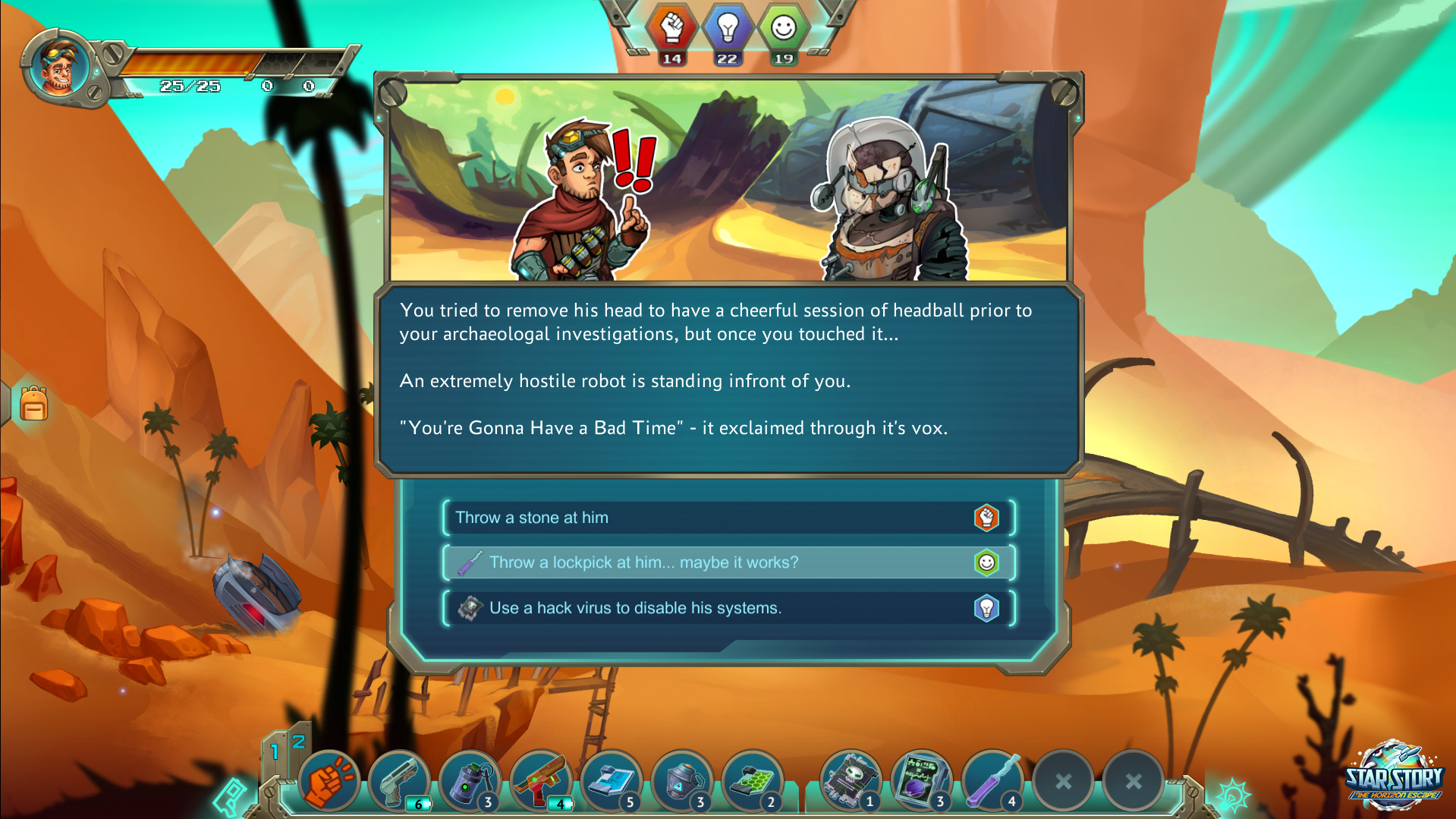The width and height of the screenshot is (1456, 819).
Task: Choose "Throw a stone at him"
Action: [728, 518]
